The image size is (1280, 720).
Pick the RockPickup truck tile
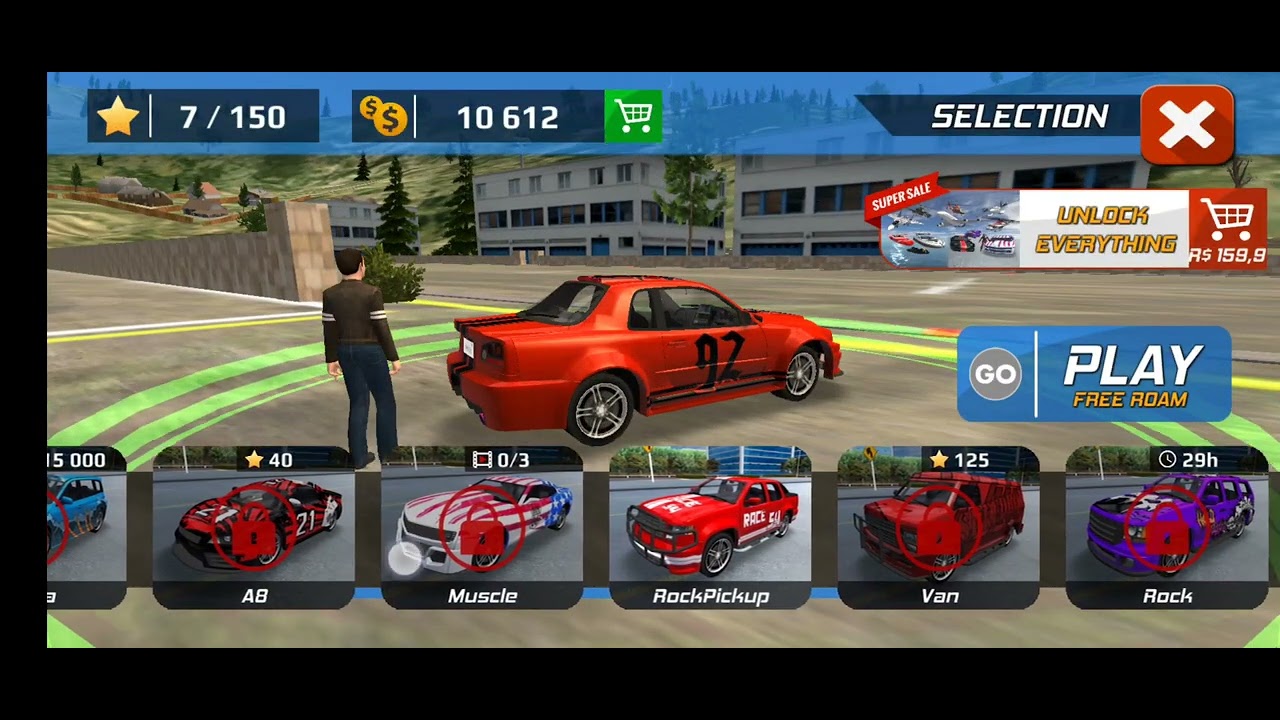pos(710,528)
